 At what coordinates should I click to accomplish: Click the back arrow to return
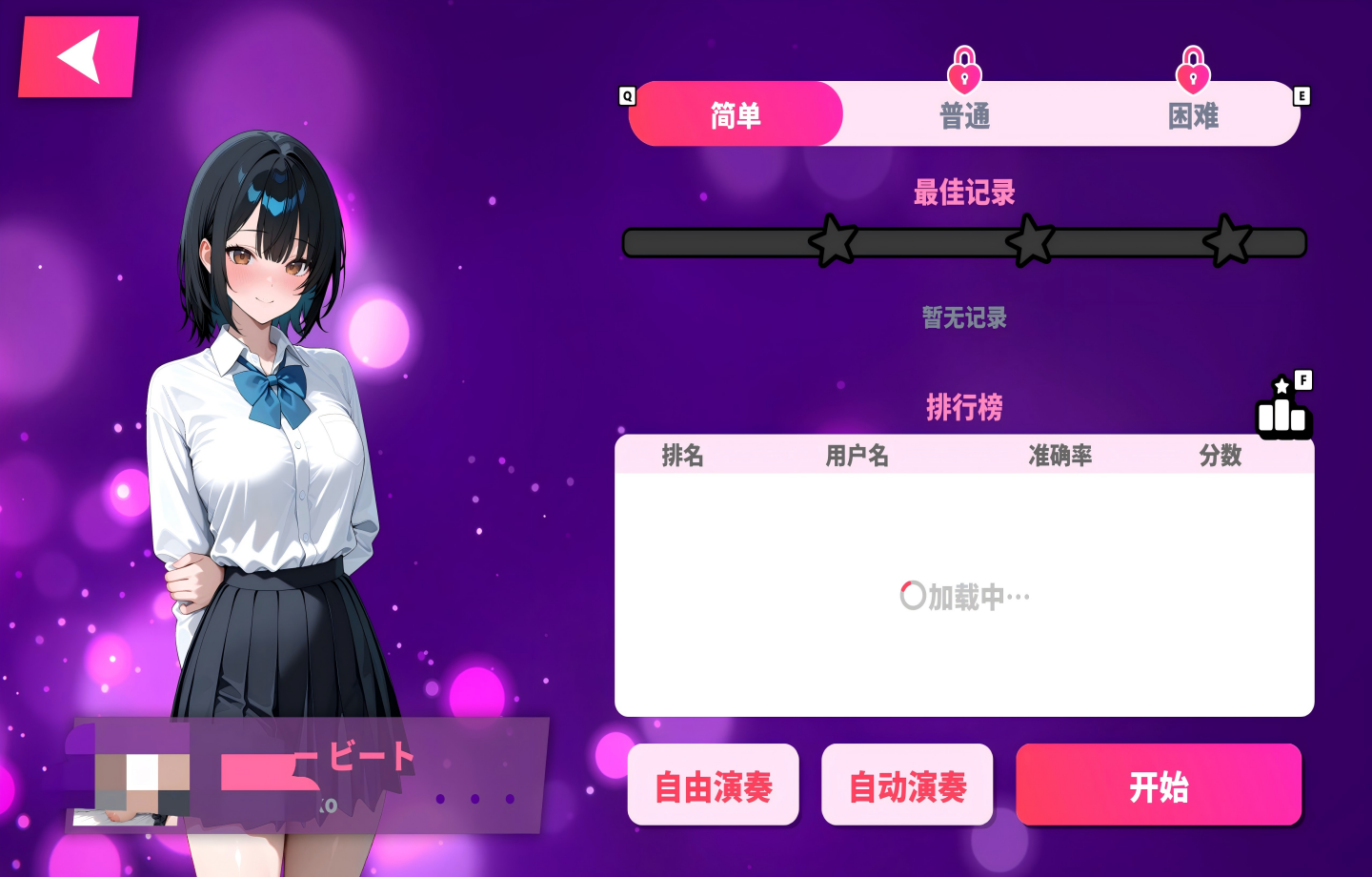76,55
